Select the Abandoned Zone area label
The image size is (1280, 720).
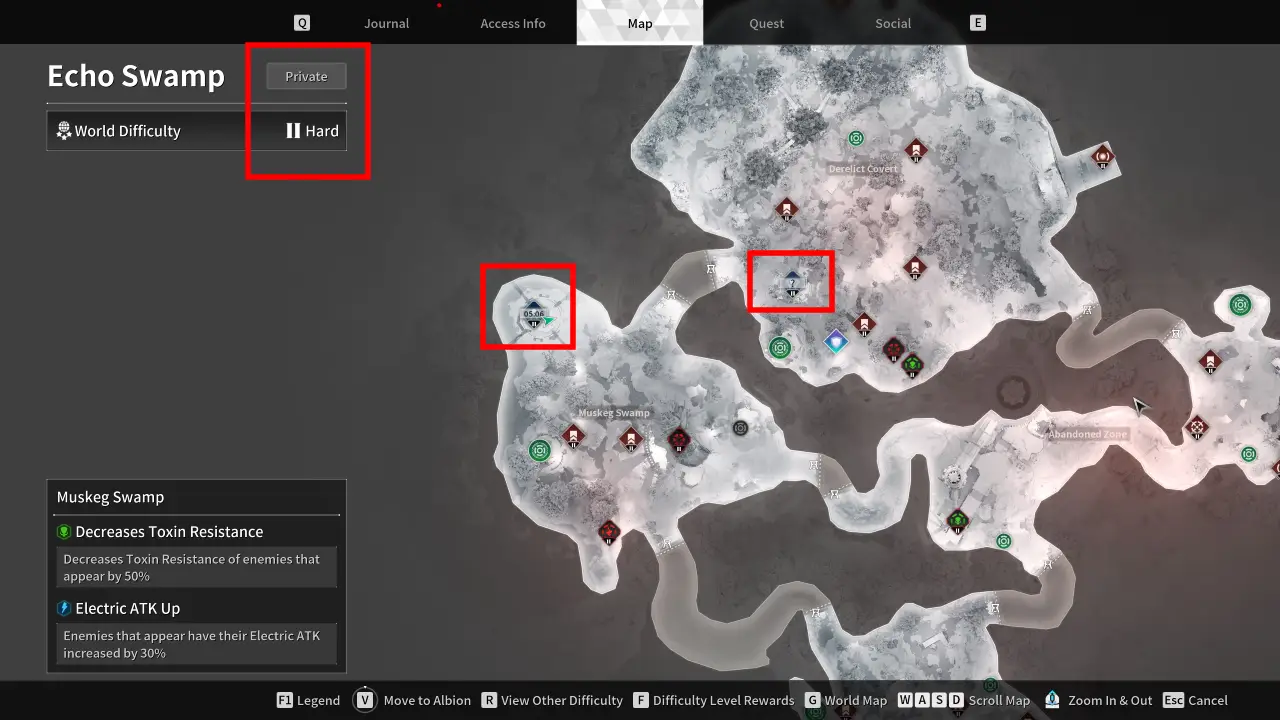(1087, 435)
